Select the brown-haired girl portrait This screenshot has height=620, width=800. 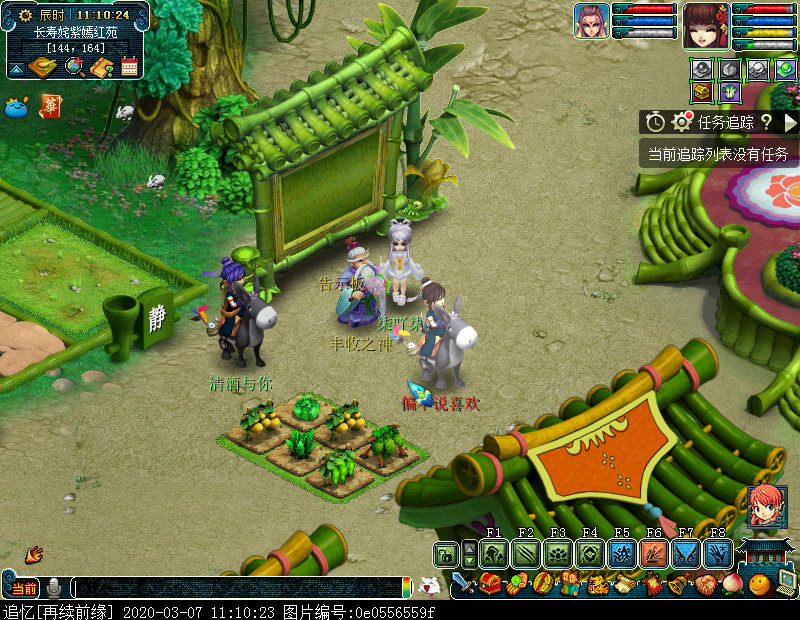point(705,25)
